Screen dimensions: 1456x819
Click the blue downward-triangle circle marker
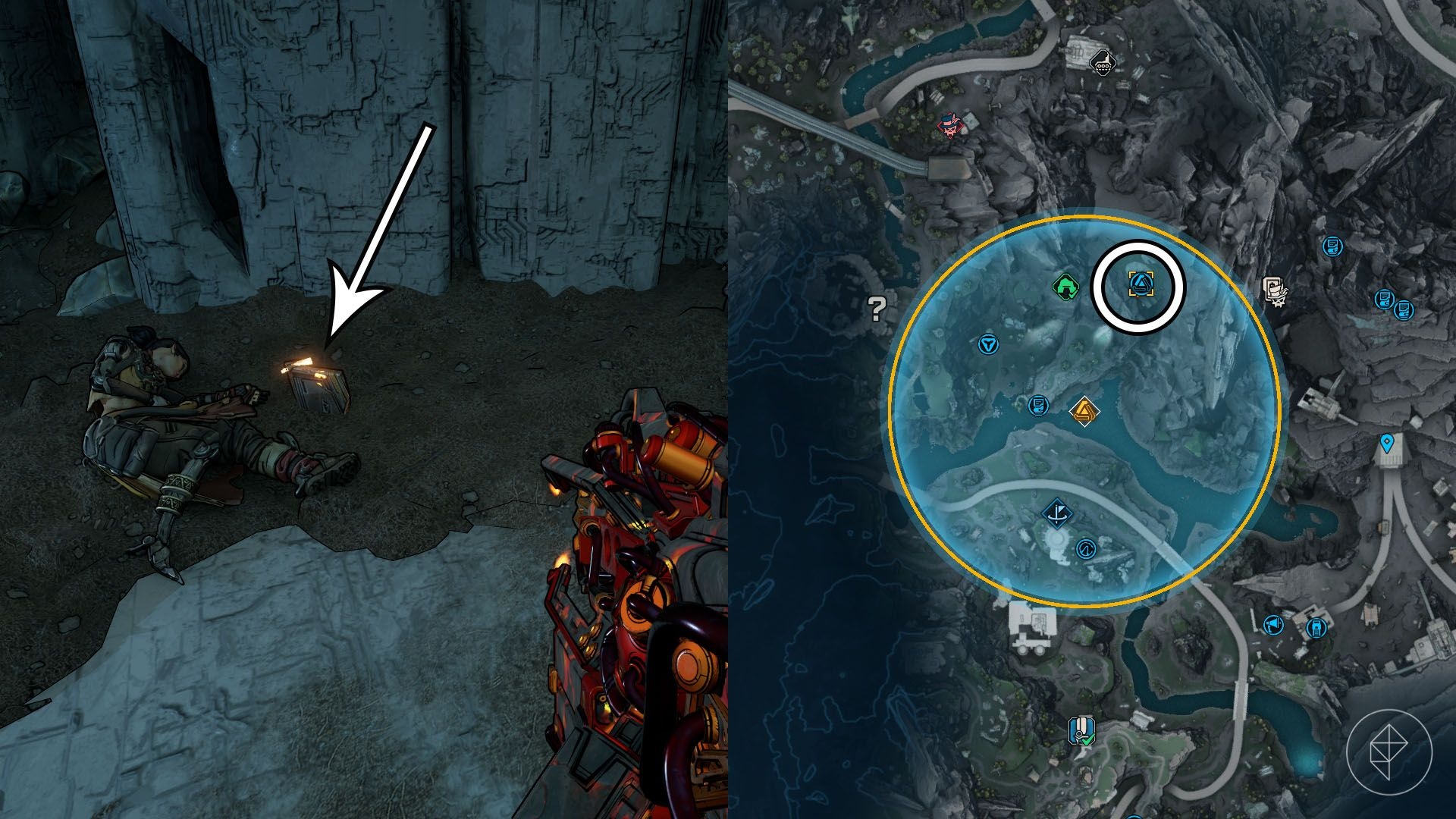[987, 345]
